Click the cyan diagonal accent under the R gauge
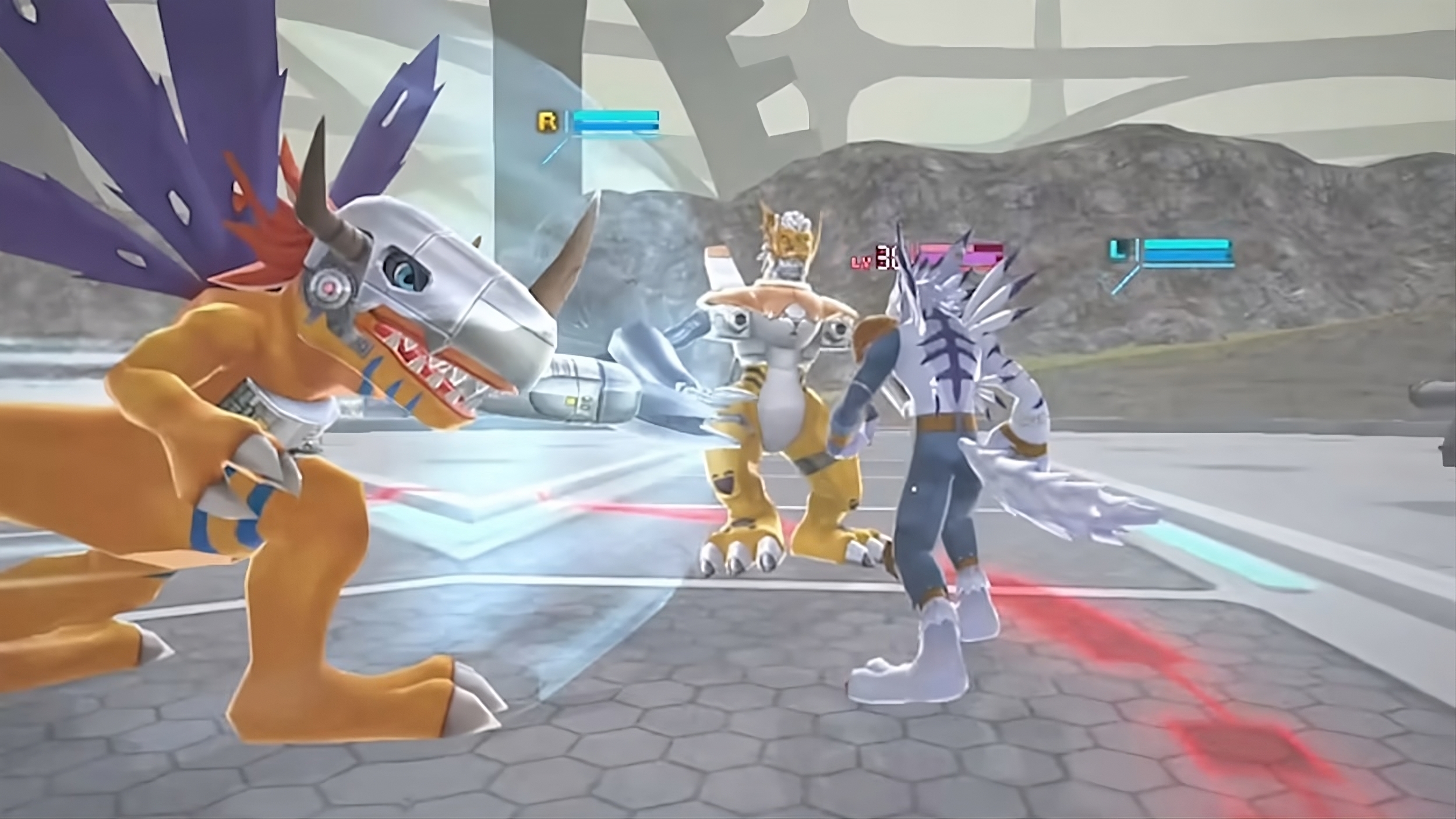Viewport: 1456px width, 819px height. coord(553,151)
